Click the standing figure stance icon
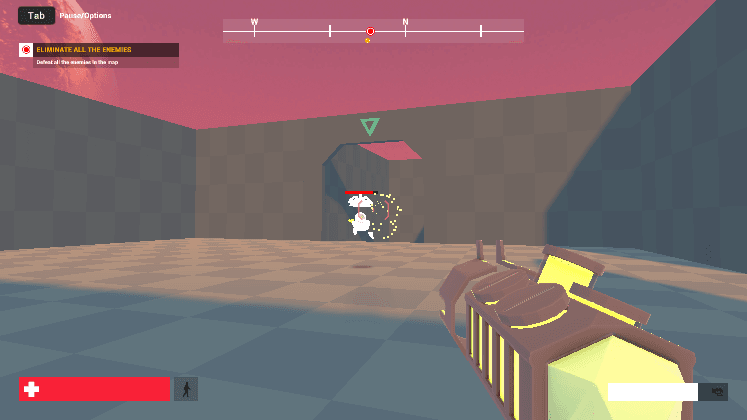747x420 pixels. (x=186, y=389)
